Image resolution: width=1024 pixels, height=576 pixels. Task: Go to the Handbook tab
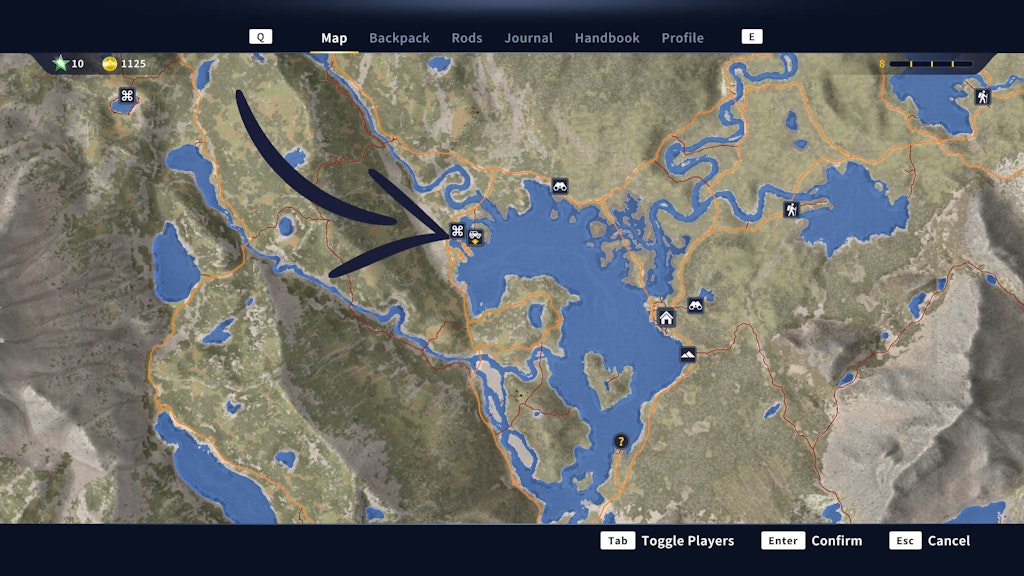tap(607, 38)
